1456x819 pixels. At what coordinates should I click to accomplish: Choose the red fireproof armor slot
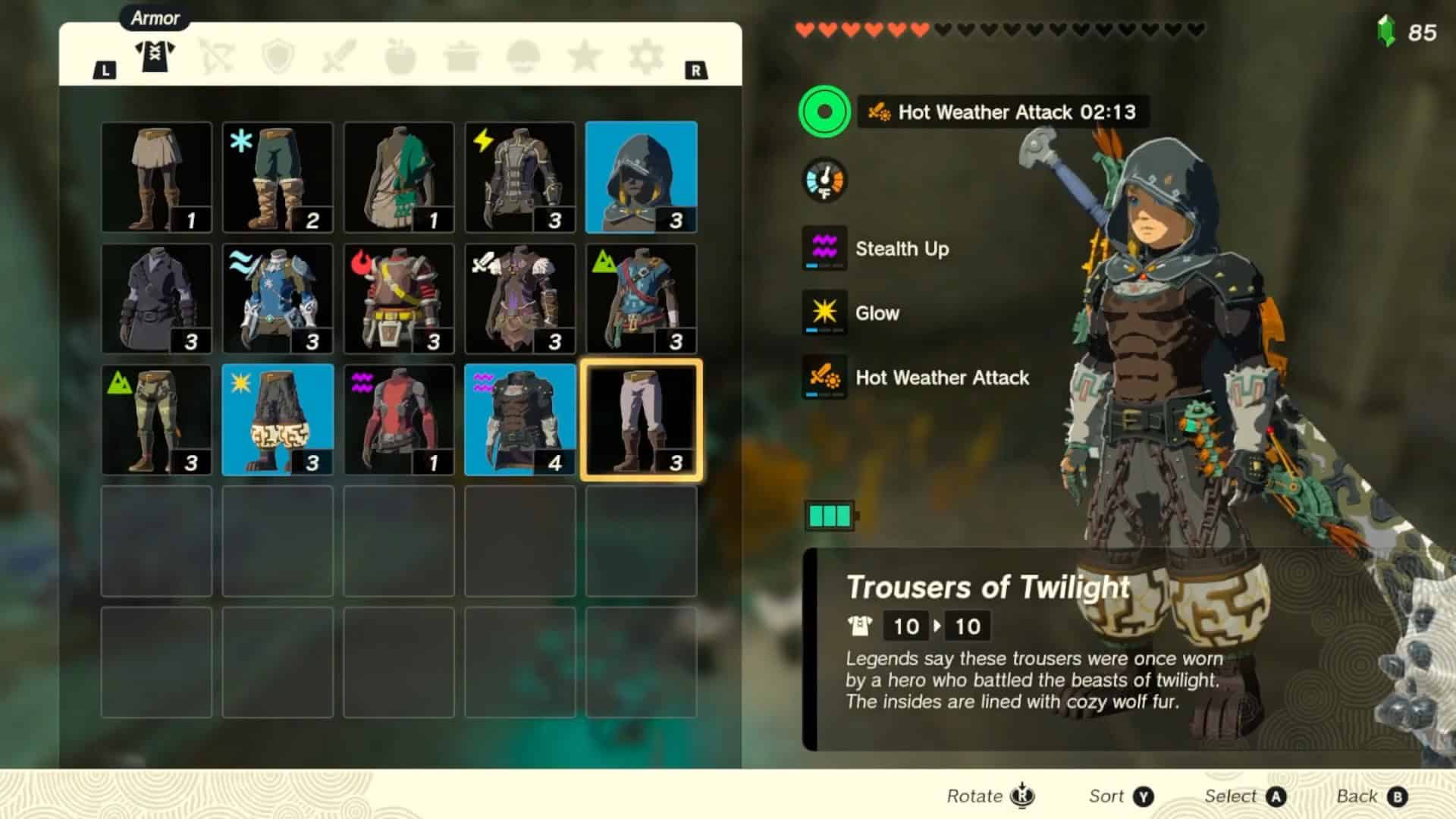(399, 299)
